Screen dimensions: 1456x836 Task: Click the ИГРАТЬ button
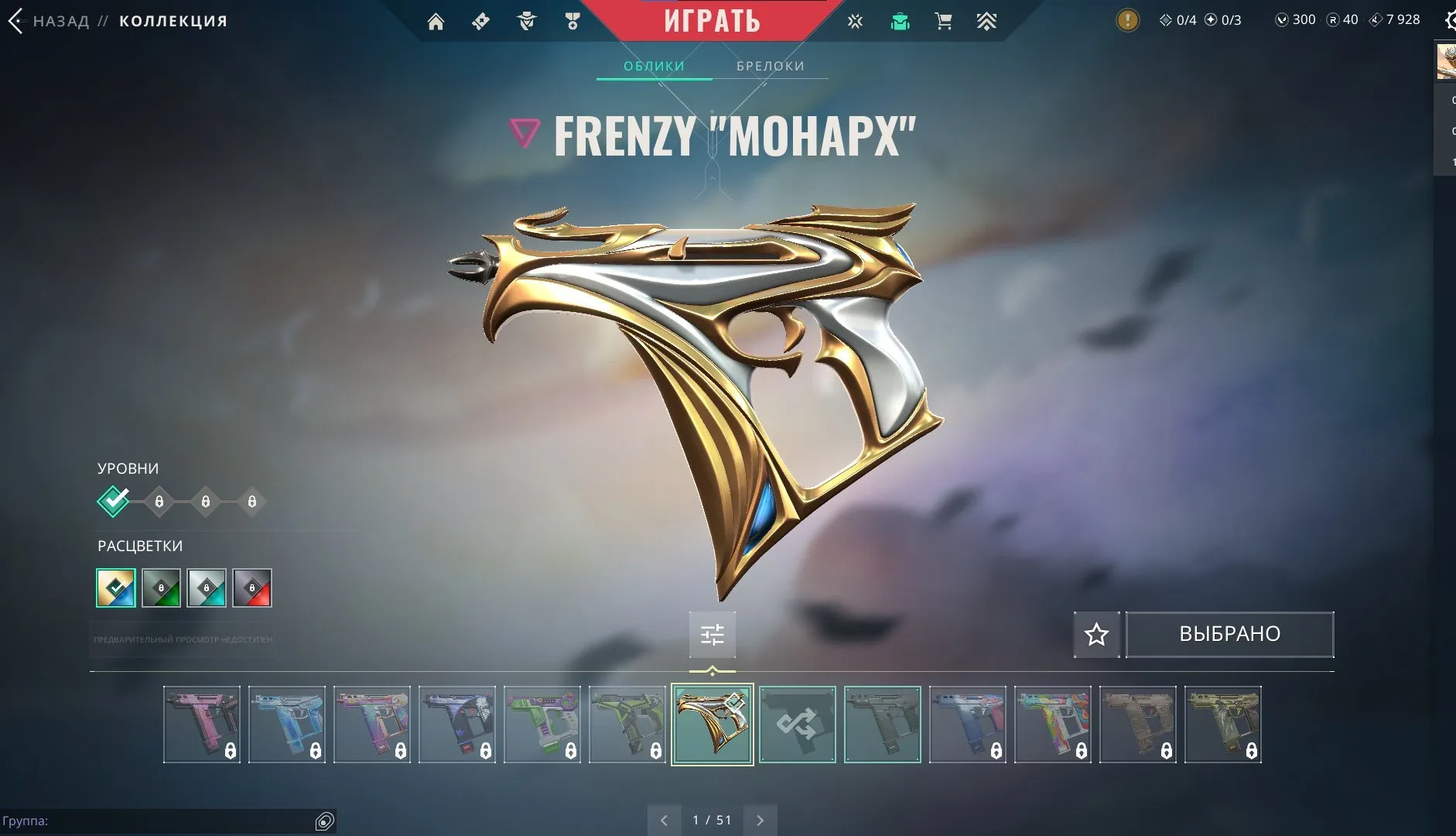pyautogui.click(x=713, y=20)
